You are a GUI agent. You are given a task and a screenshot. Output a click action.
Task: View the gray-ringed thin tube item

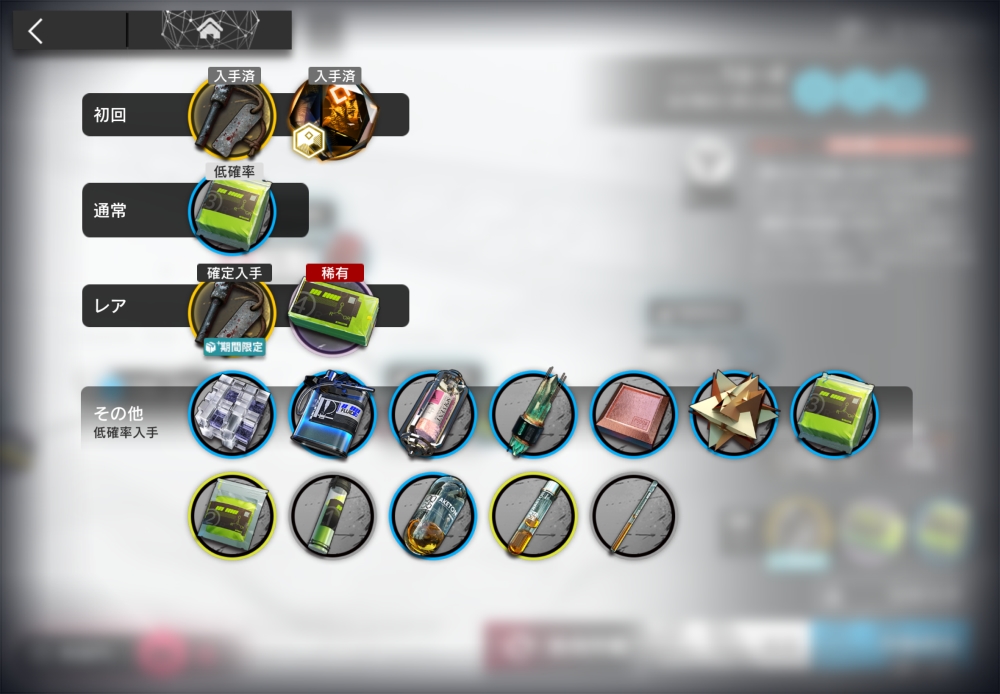click(633, 516)
